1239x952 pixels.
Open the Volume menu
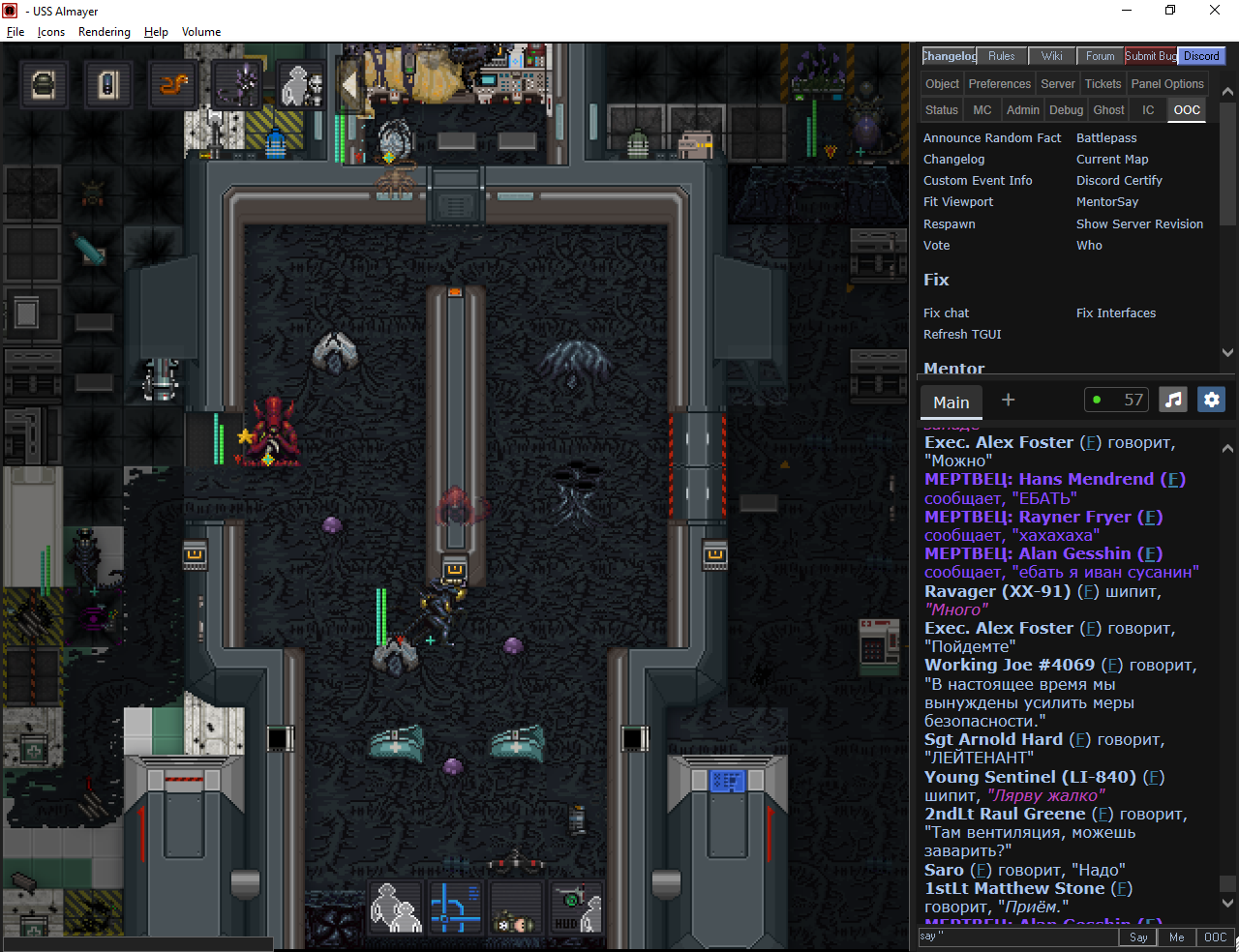tap(201, 32)
